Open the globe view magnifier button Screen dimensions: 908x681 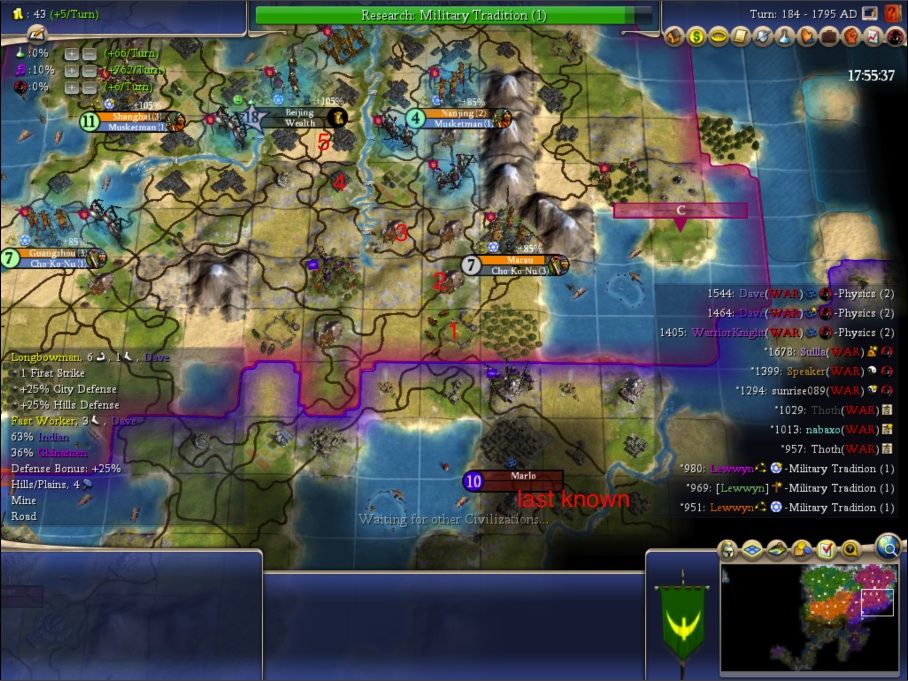click(x=887, y=545)
